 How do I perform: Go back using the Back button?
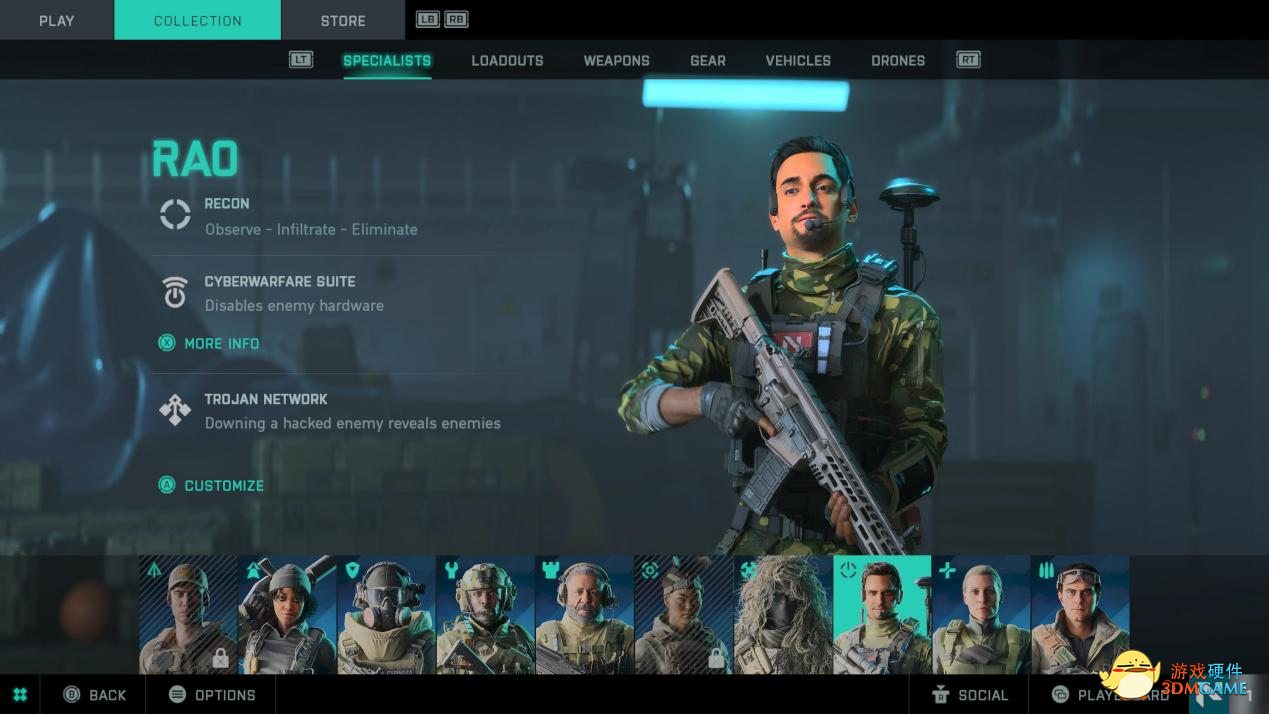[95, 695]
